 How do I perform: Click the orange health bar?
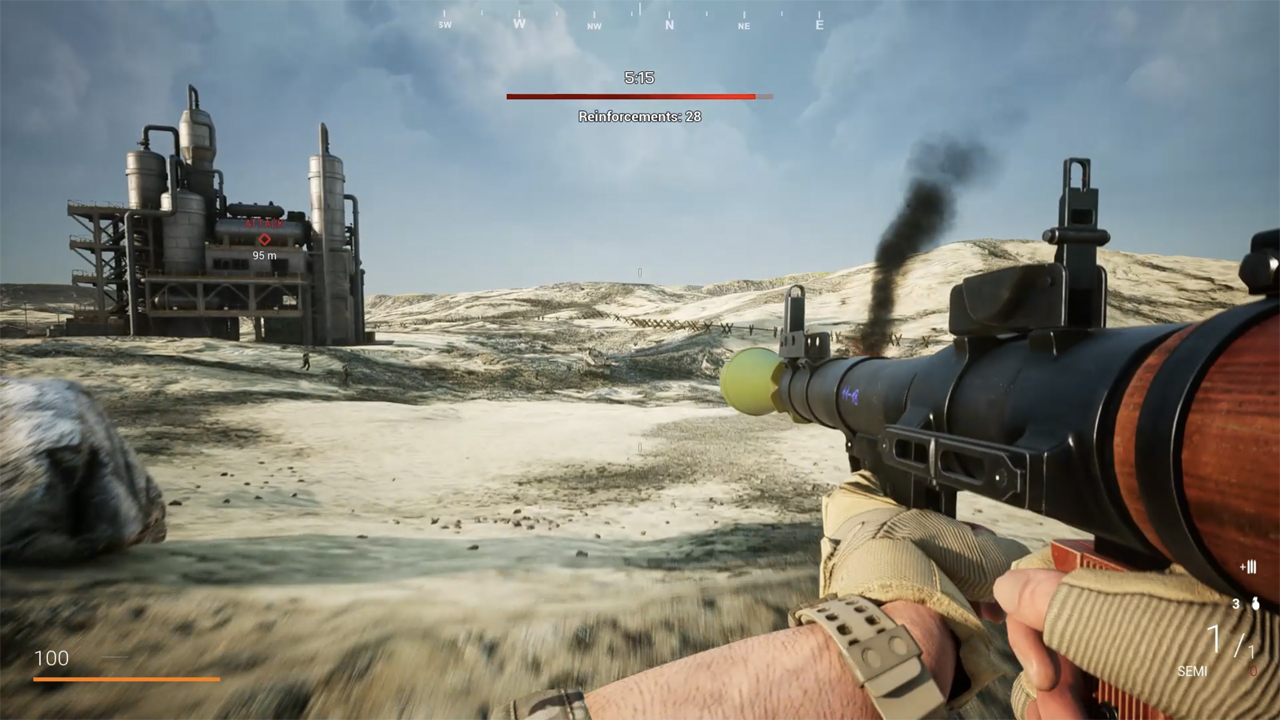(x=125, y=678)
